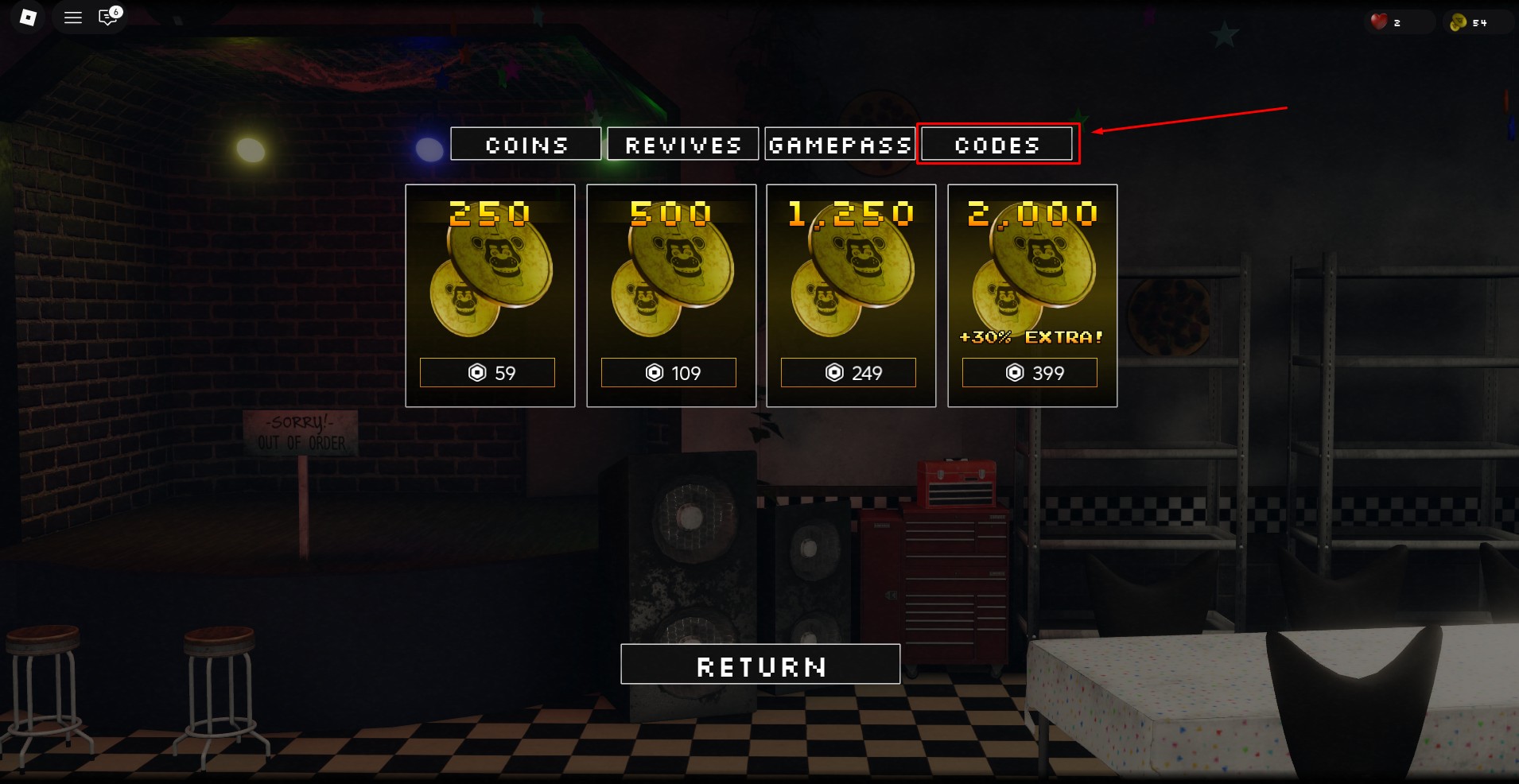Click the chat badge showing 6

116,10
